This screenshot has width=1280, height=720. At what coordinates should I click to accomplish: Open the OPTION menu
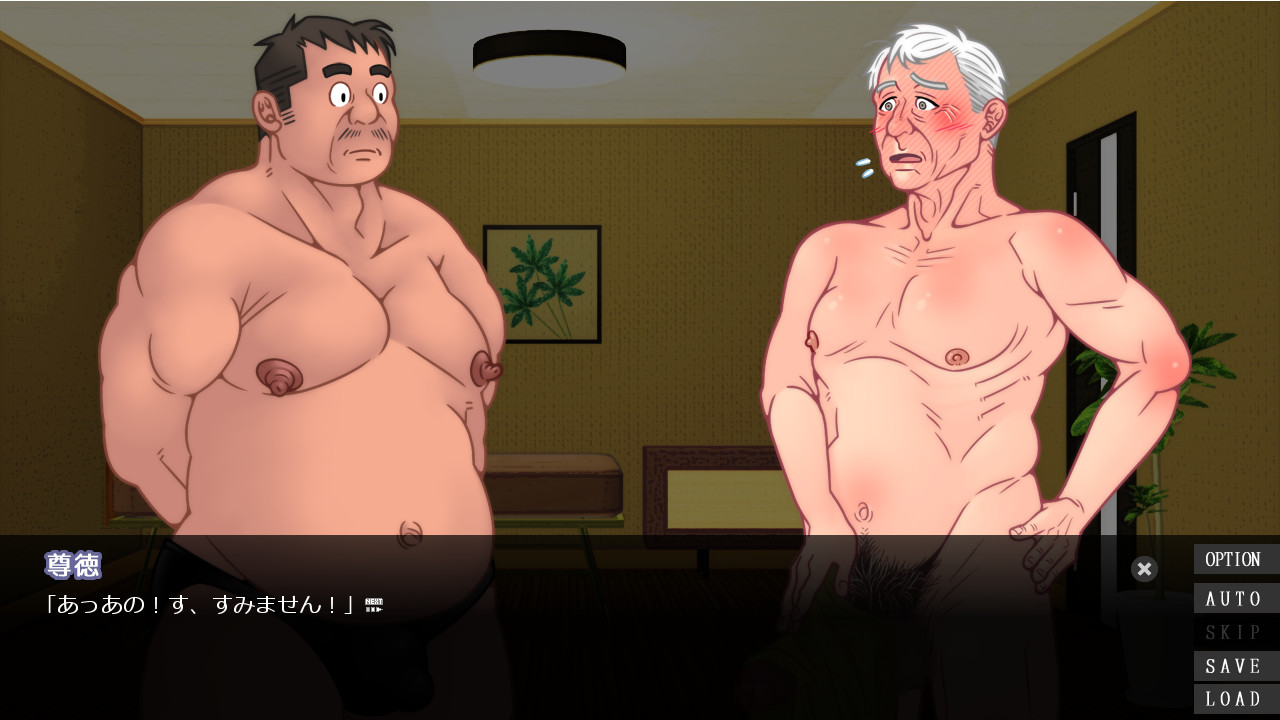click(x=1234, y=560)
